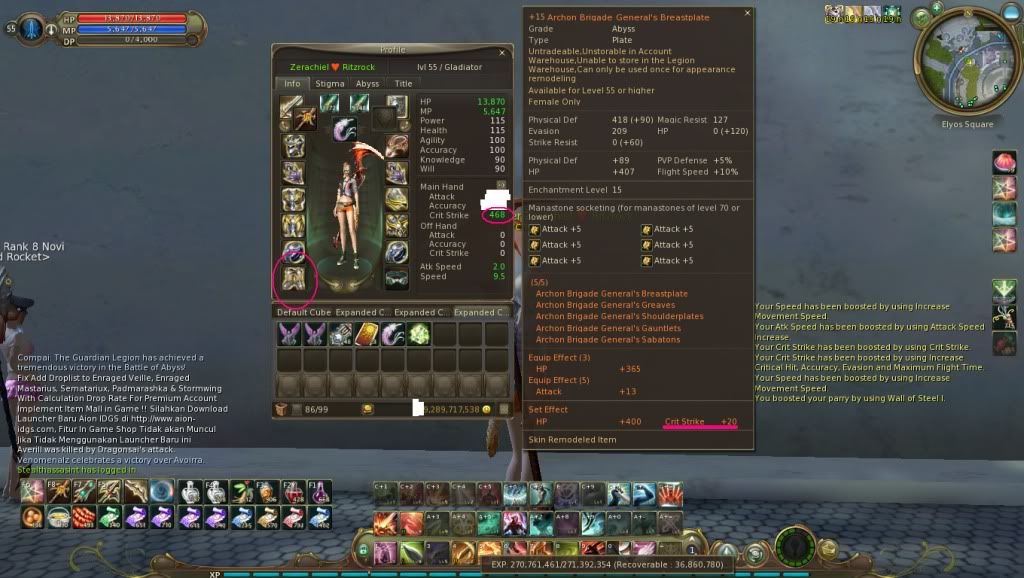Switch to the Stigma tab
The height and width of the screenshot is (578, 1024).
coord(330,84)
